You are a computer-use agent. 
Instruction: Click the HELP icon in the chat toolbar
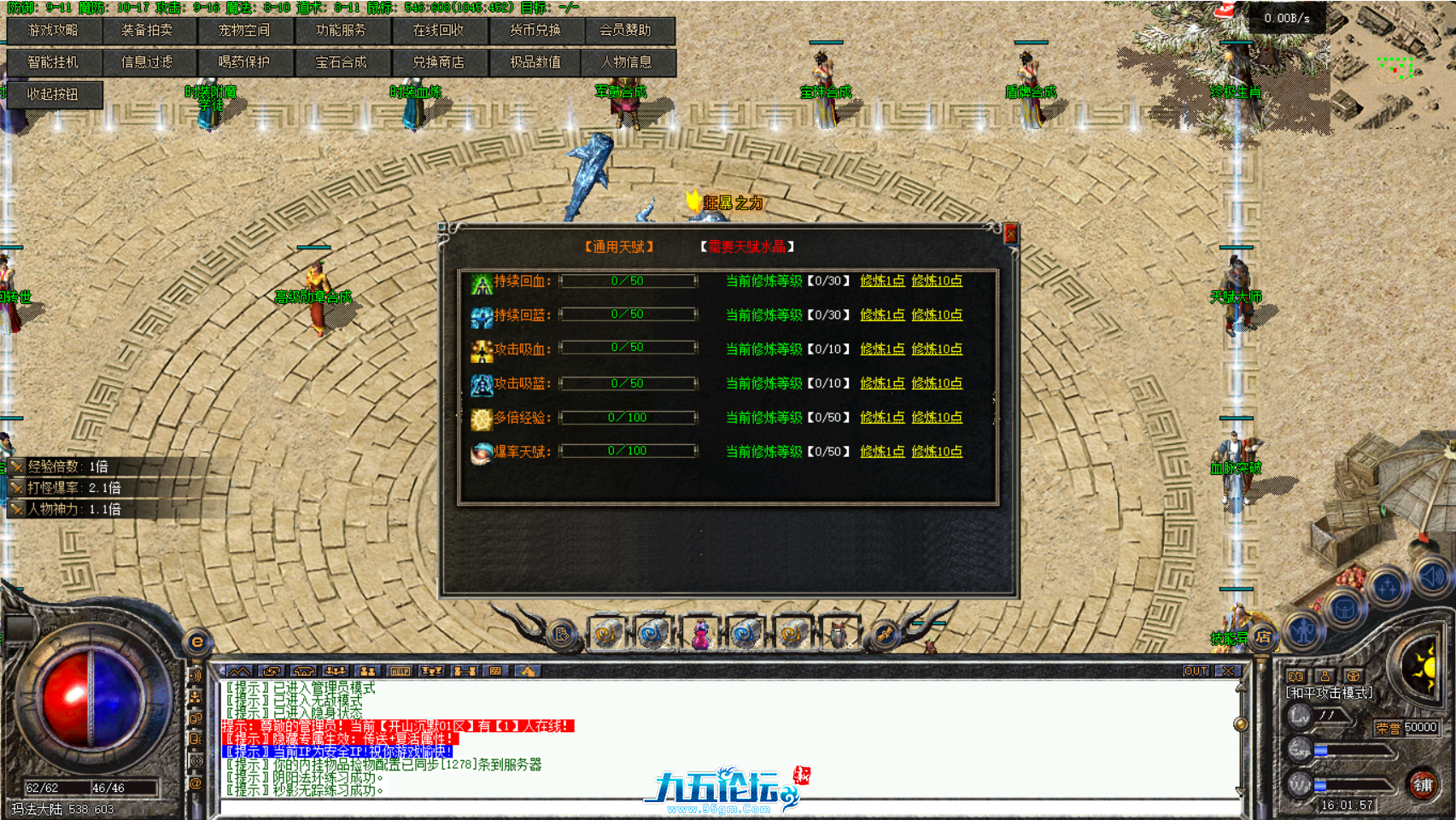coord(400,672)
